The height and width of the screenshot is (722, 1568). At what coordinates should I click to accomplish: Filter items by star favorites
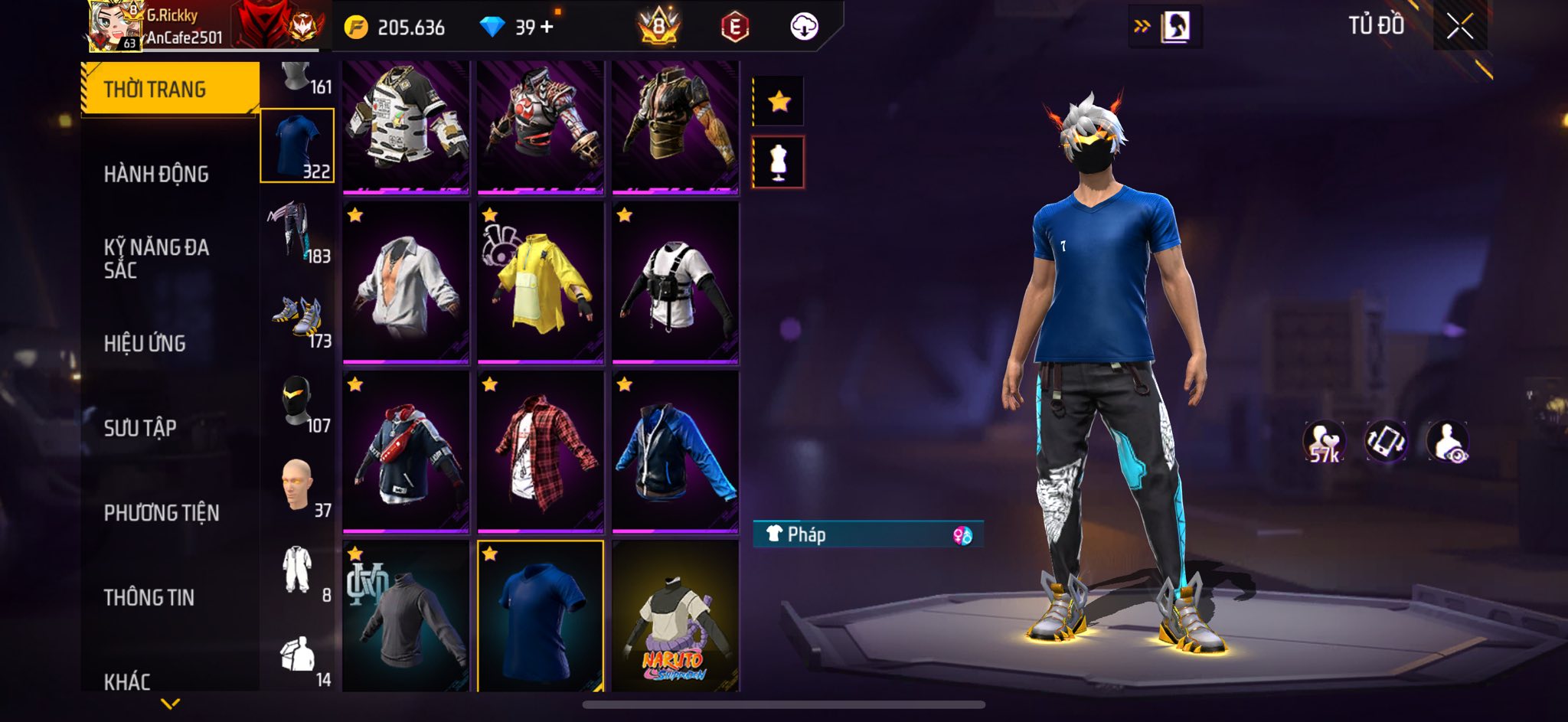(779, 101)
